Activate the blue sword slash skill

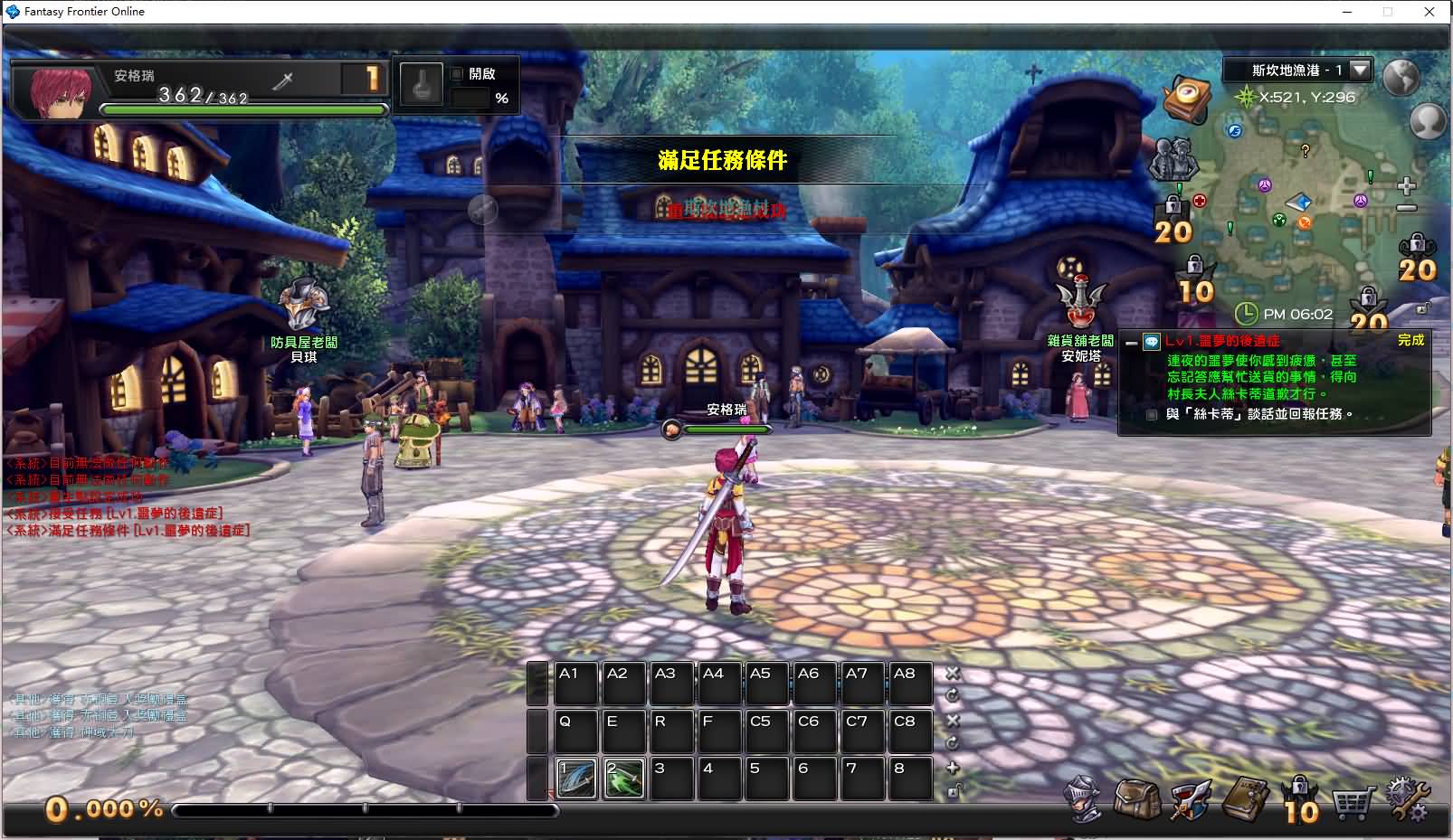pos(577,779)
